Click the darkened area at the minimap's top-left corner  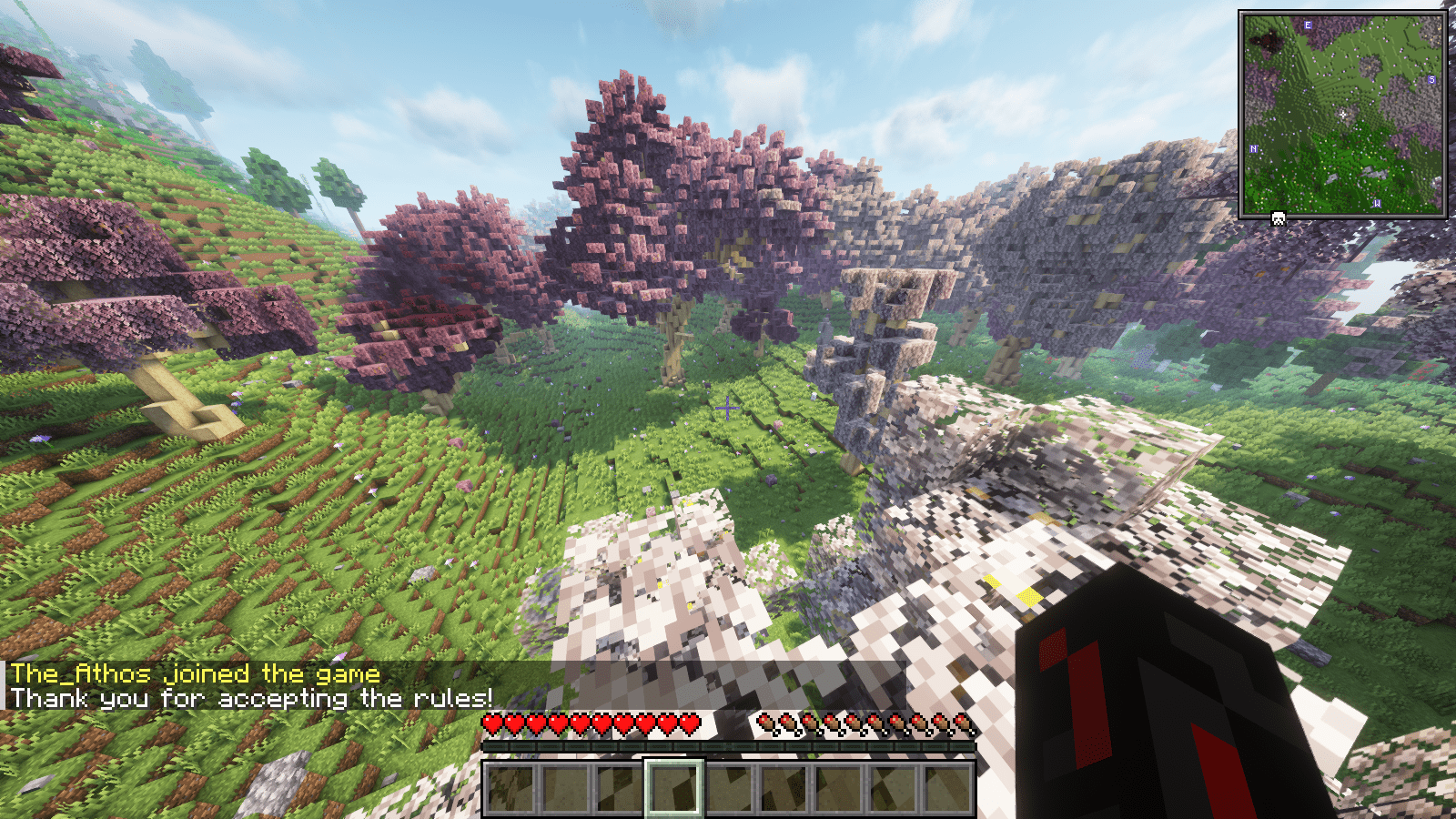[1265, 40]
